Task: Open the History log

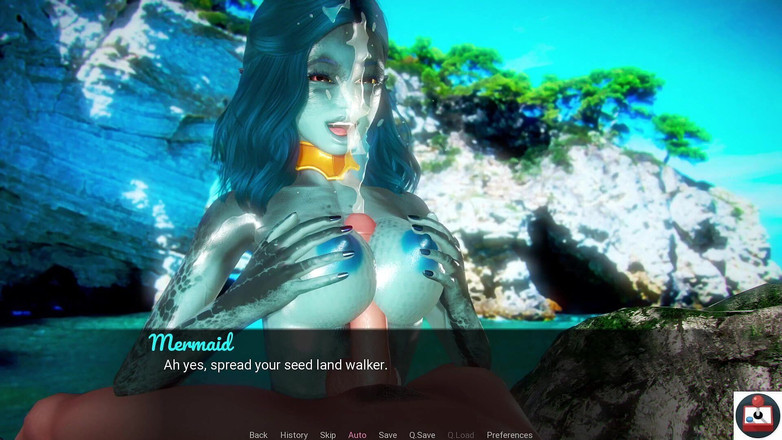Action: (x=294, y=435)
